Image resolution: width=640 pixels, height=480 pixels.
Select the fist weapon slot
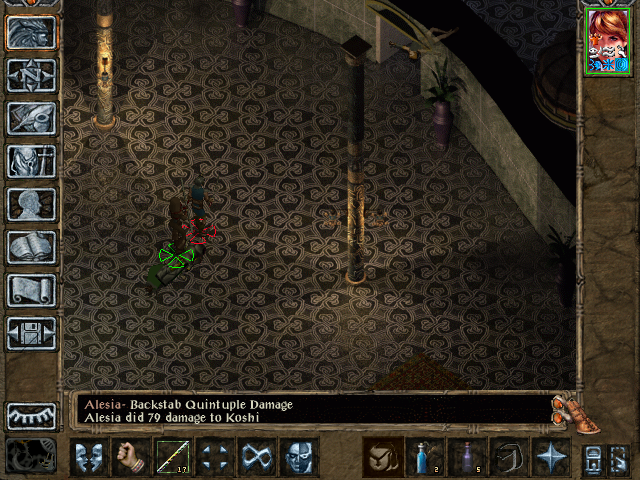tap(131, 457)
